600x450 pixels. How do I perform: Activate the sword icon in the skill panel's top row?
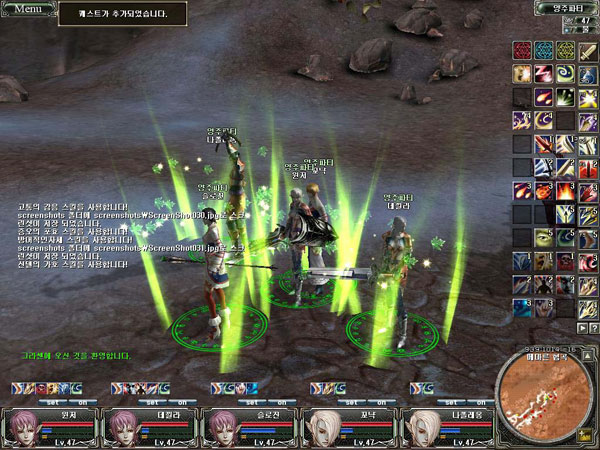coord(587,50)
